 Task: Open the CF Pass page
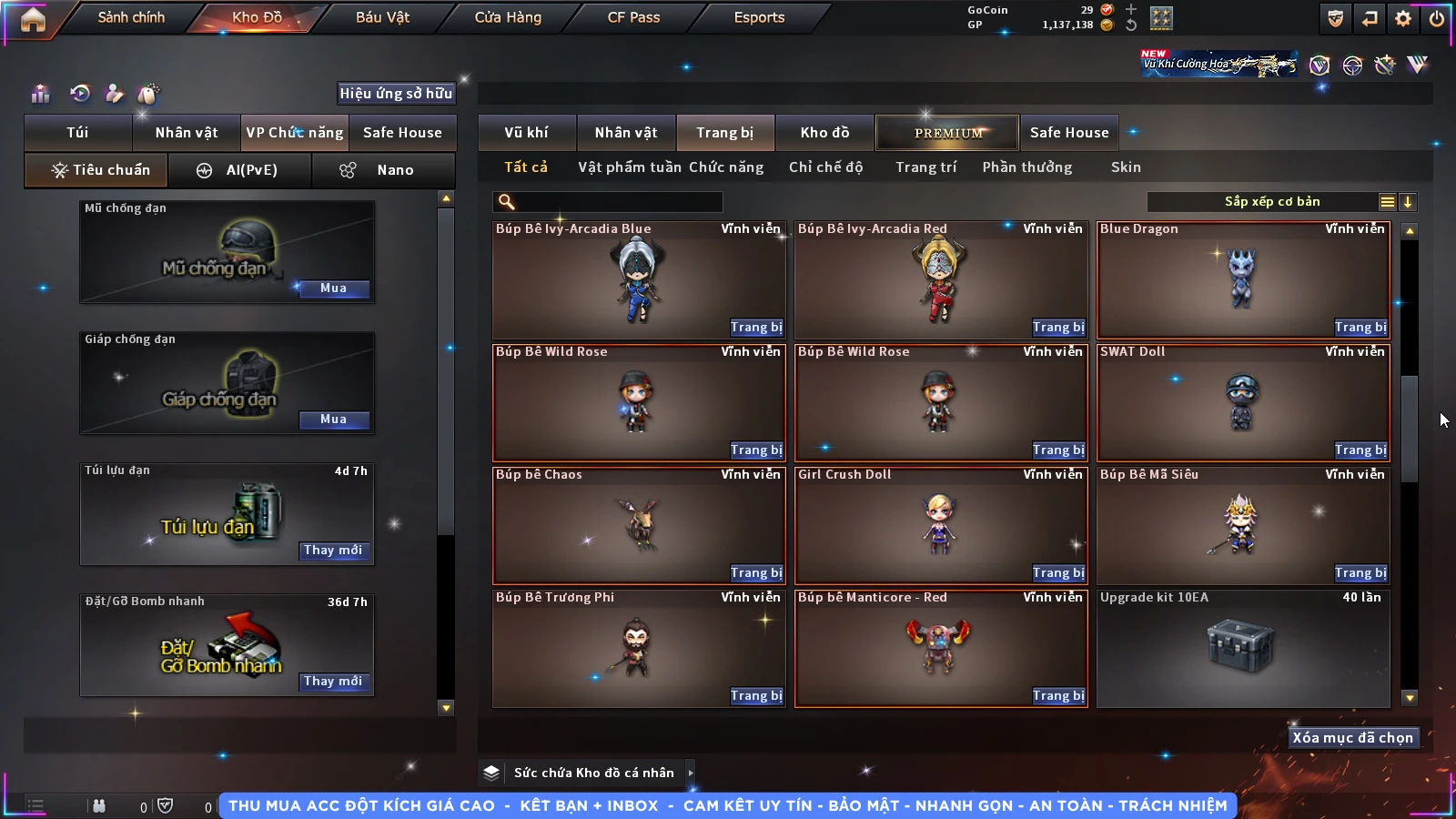tap(633, 17)
